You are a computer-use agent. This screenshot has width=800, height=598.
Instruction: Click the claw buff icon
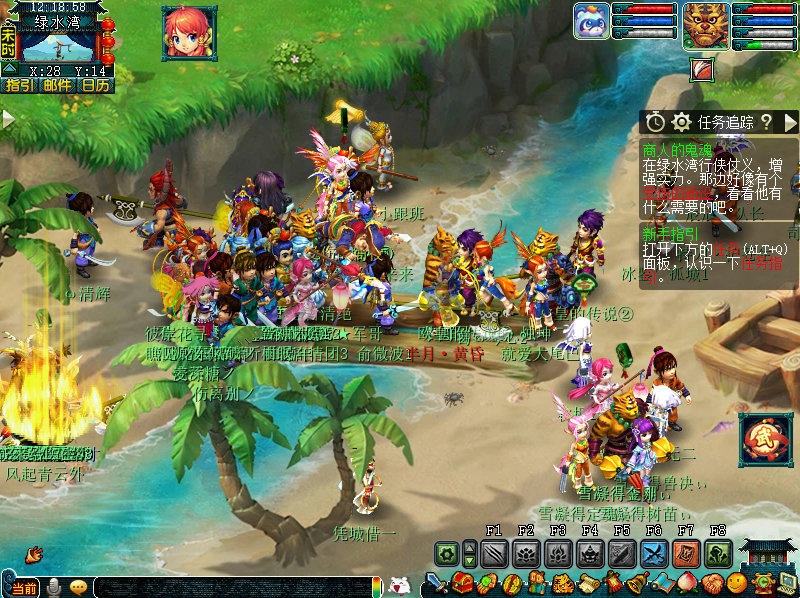[704, 69]
